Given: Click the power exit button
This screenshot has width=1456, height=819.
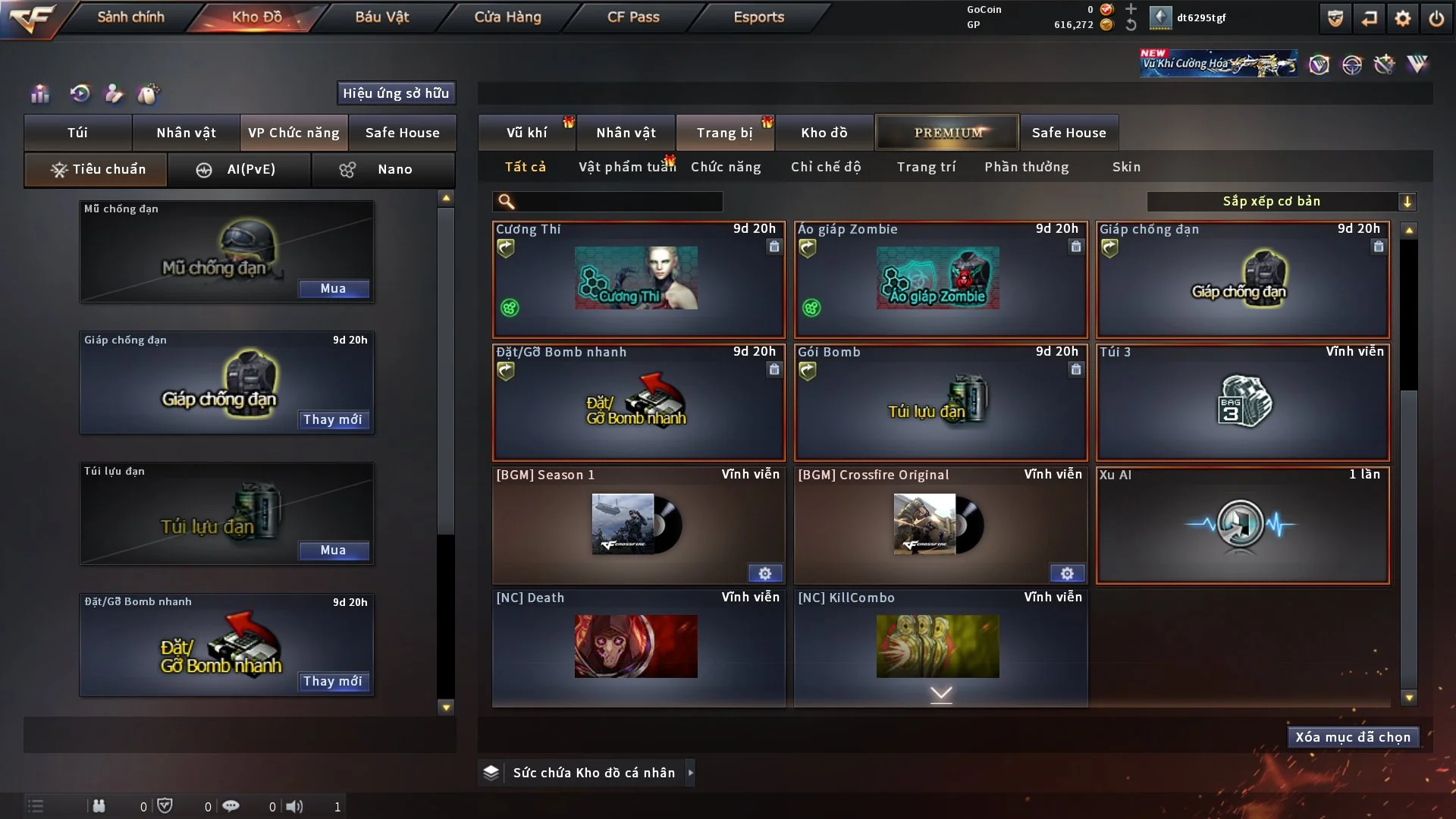Looking at the screenshot, I should click(x=1436, y=18).
